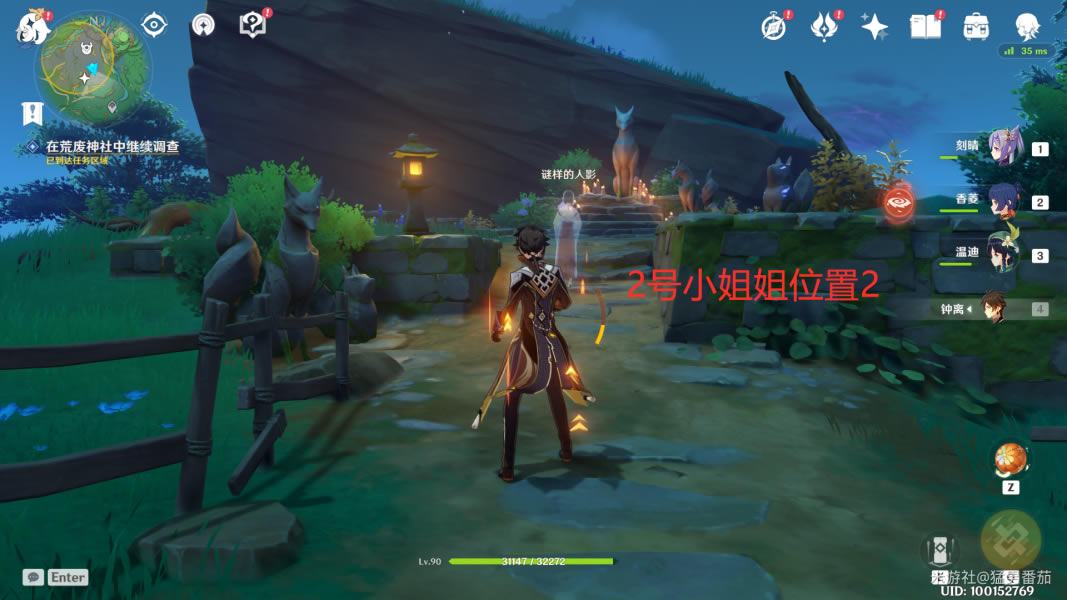Open the Wish four-pointed star icon

pyautogui.click(x=875, y=27)
